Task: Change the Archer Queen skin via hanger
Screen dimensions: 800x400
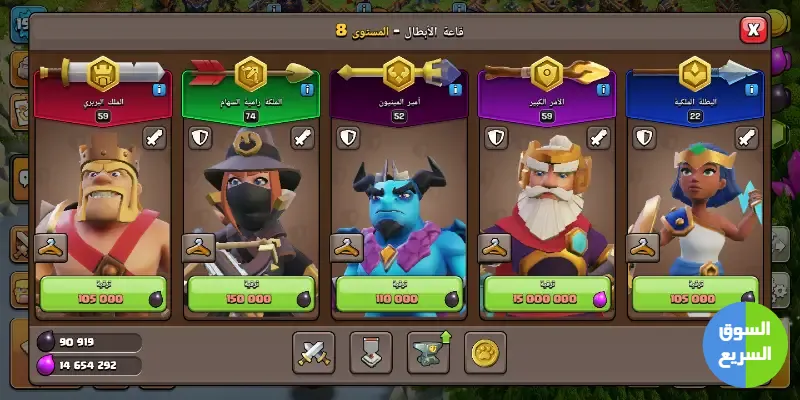Action: [x=198, y=246]
